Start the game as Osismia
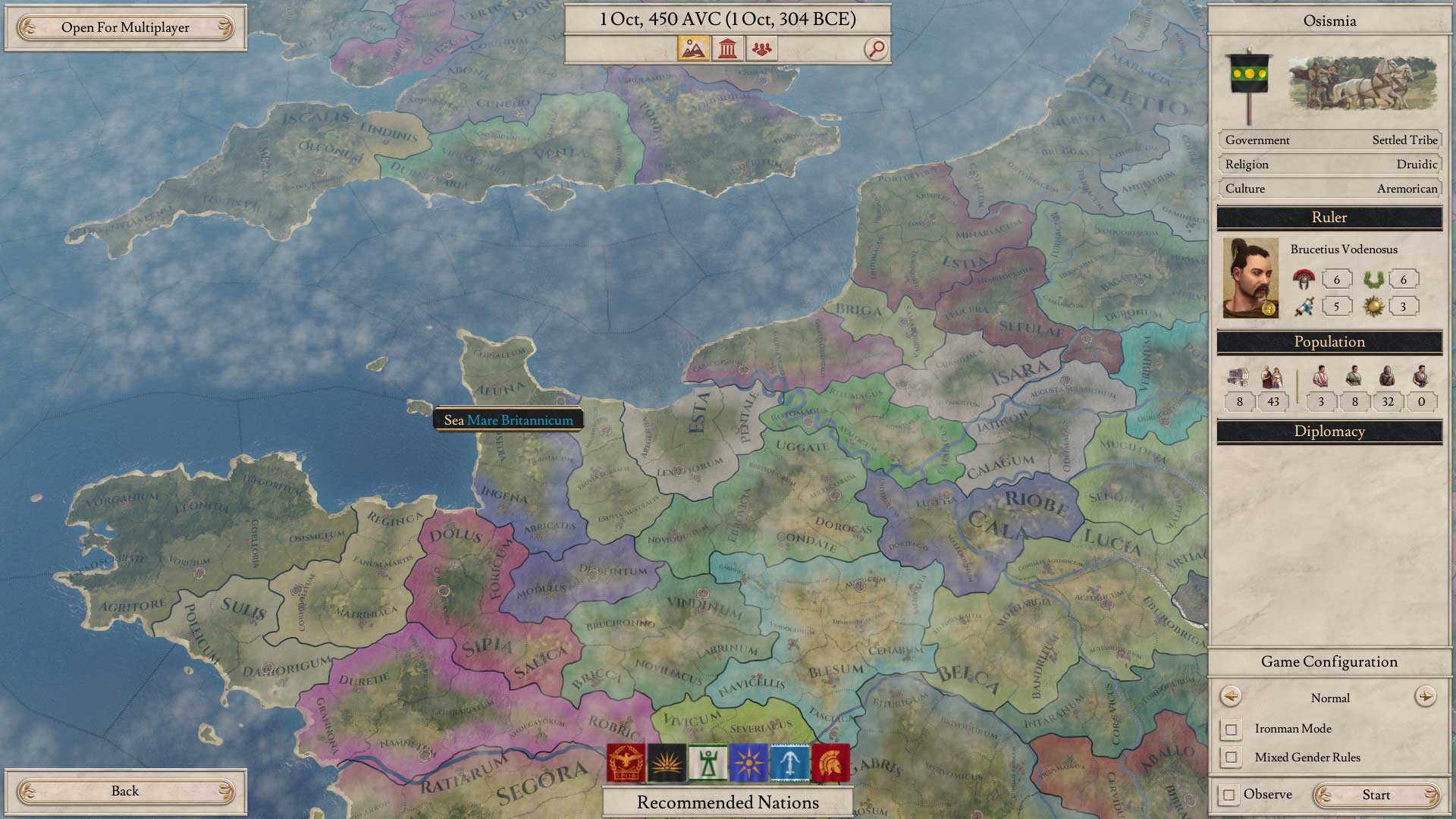 (1376, 795)
